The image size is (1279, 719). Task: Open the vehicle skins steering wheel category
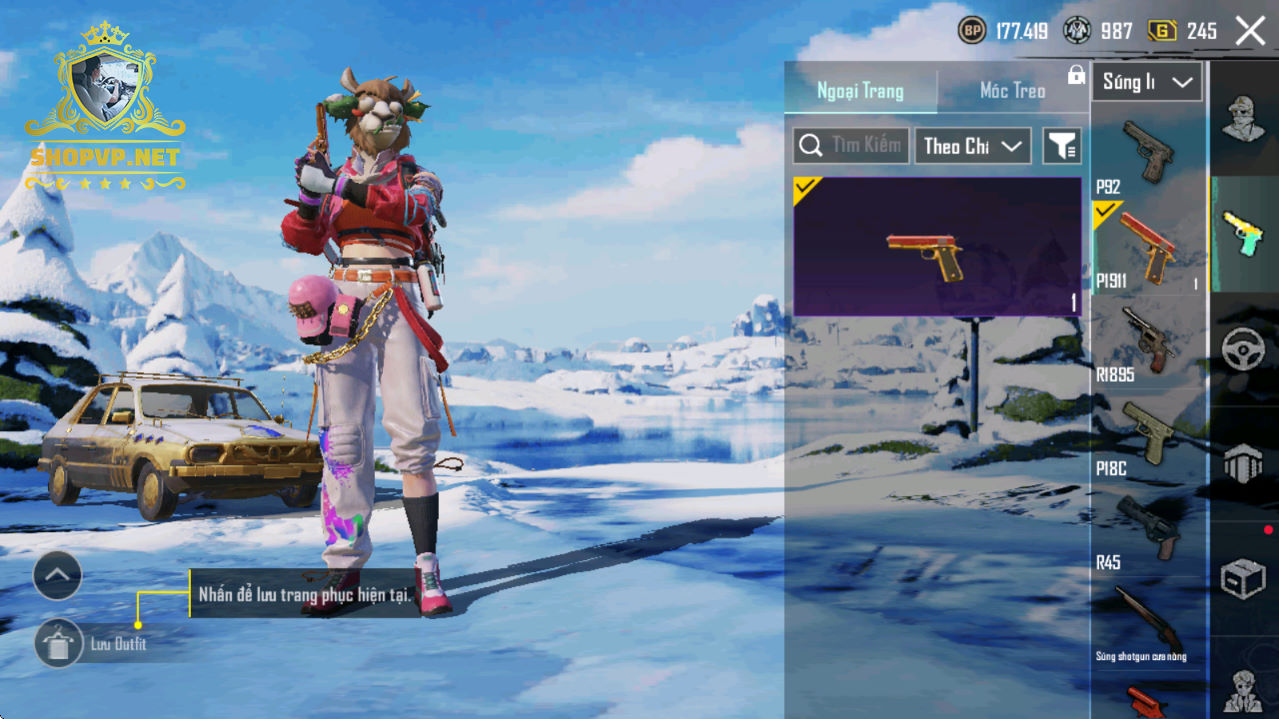point(1243,349)
